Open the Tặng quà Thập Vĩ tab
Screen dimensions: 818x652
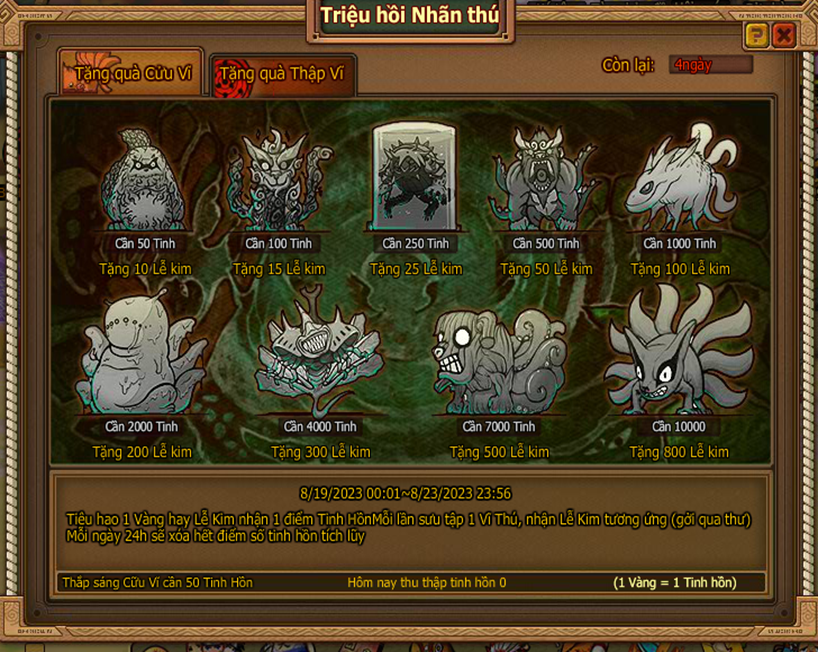(281, 74)
